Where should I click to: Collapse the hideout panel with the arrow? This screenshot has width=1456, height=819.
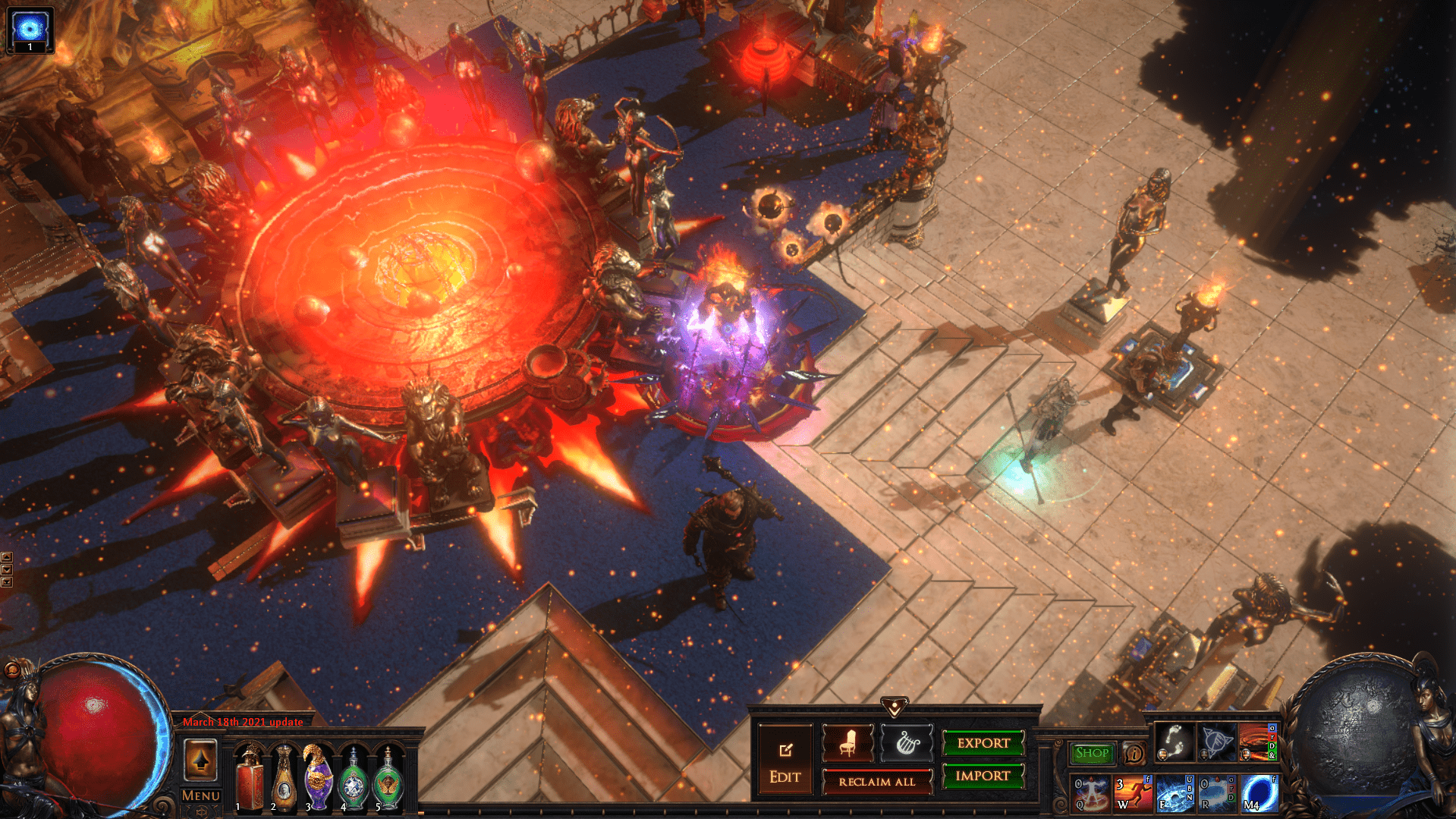pos(895,707)
